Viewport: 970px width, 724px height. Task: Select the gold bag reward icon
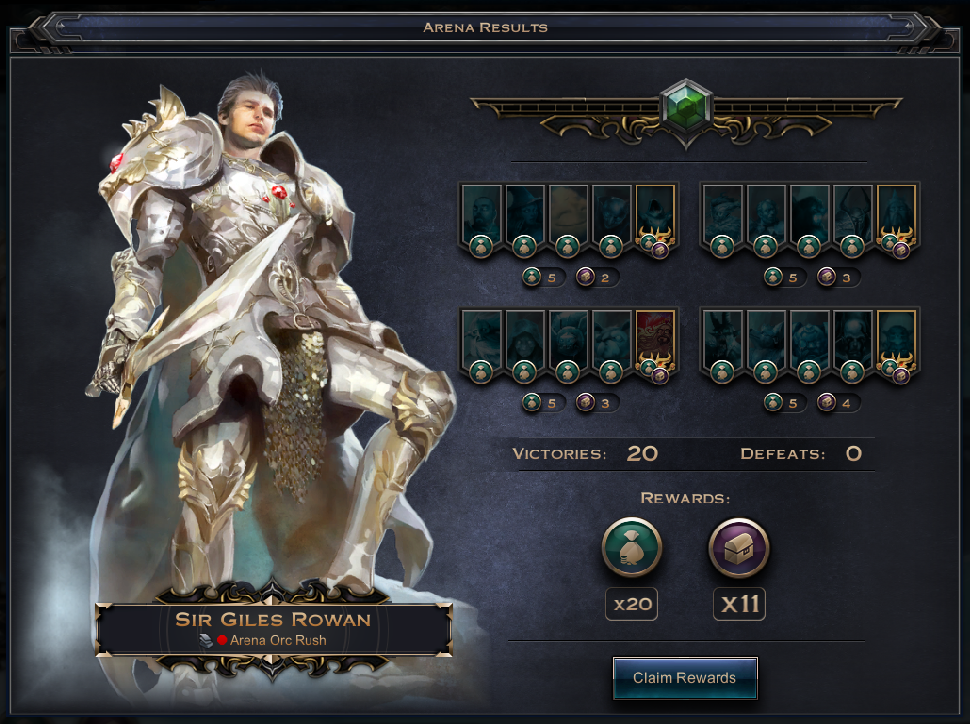click(632, 548)
